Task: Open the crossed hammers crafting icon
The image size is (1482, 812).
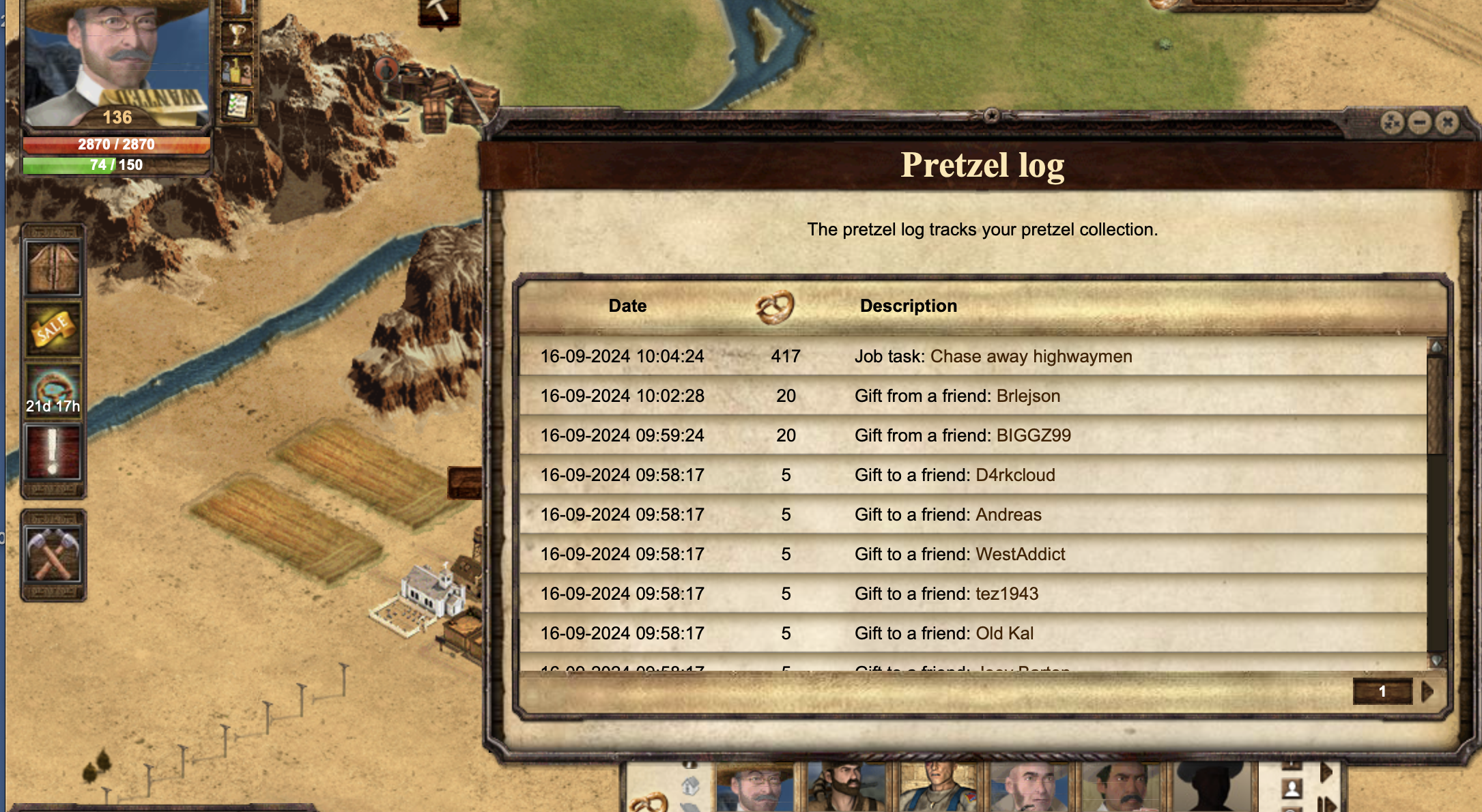Action: click(x=53, y=555)
